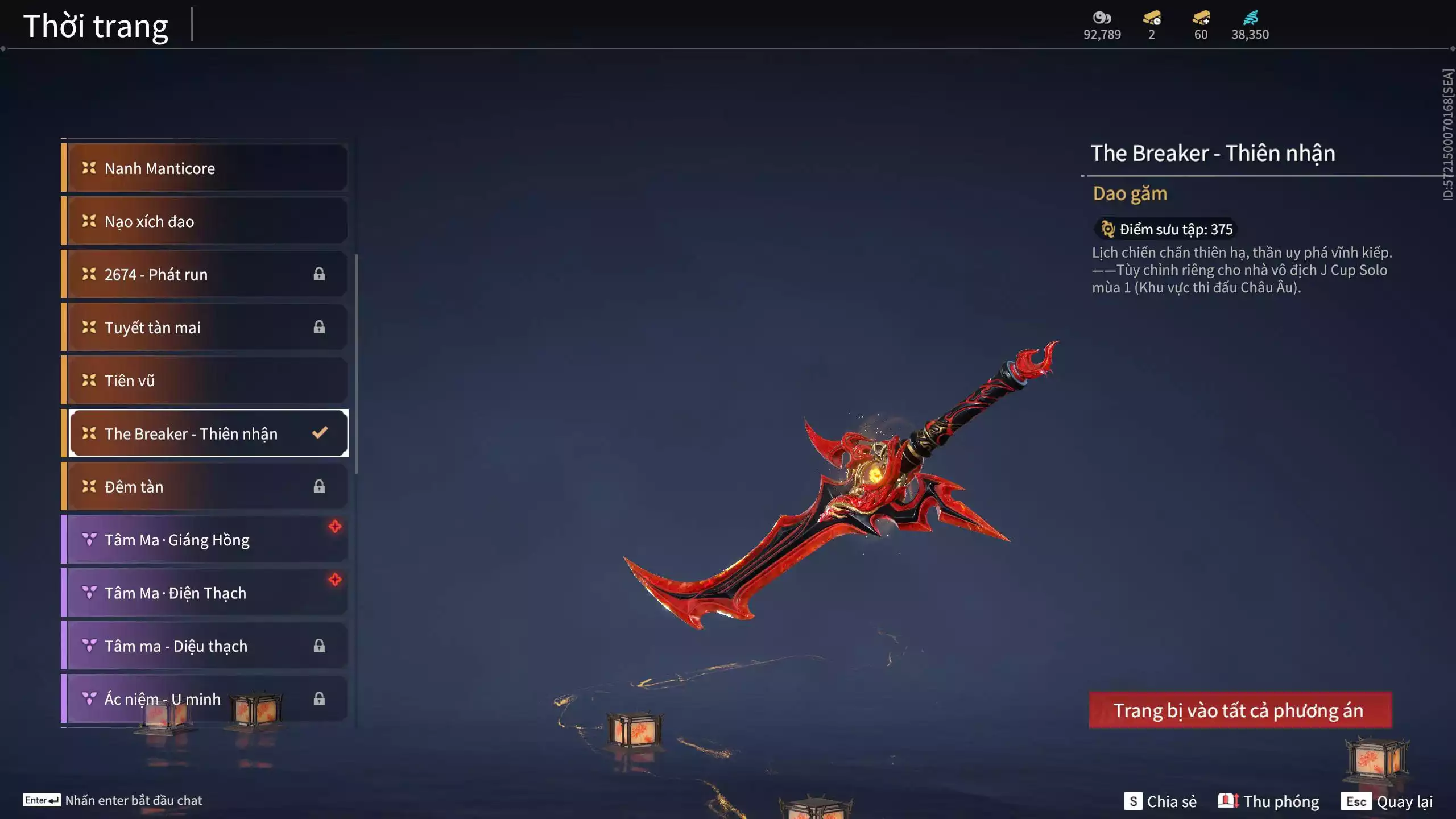
Task: Click the gold bar with plus icon
Action: 1201,18
